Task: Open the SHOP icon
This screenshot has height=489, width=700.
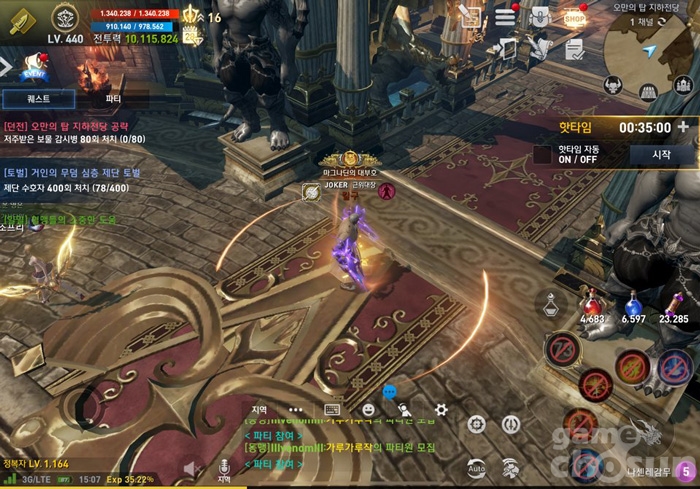Action: 573,16
